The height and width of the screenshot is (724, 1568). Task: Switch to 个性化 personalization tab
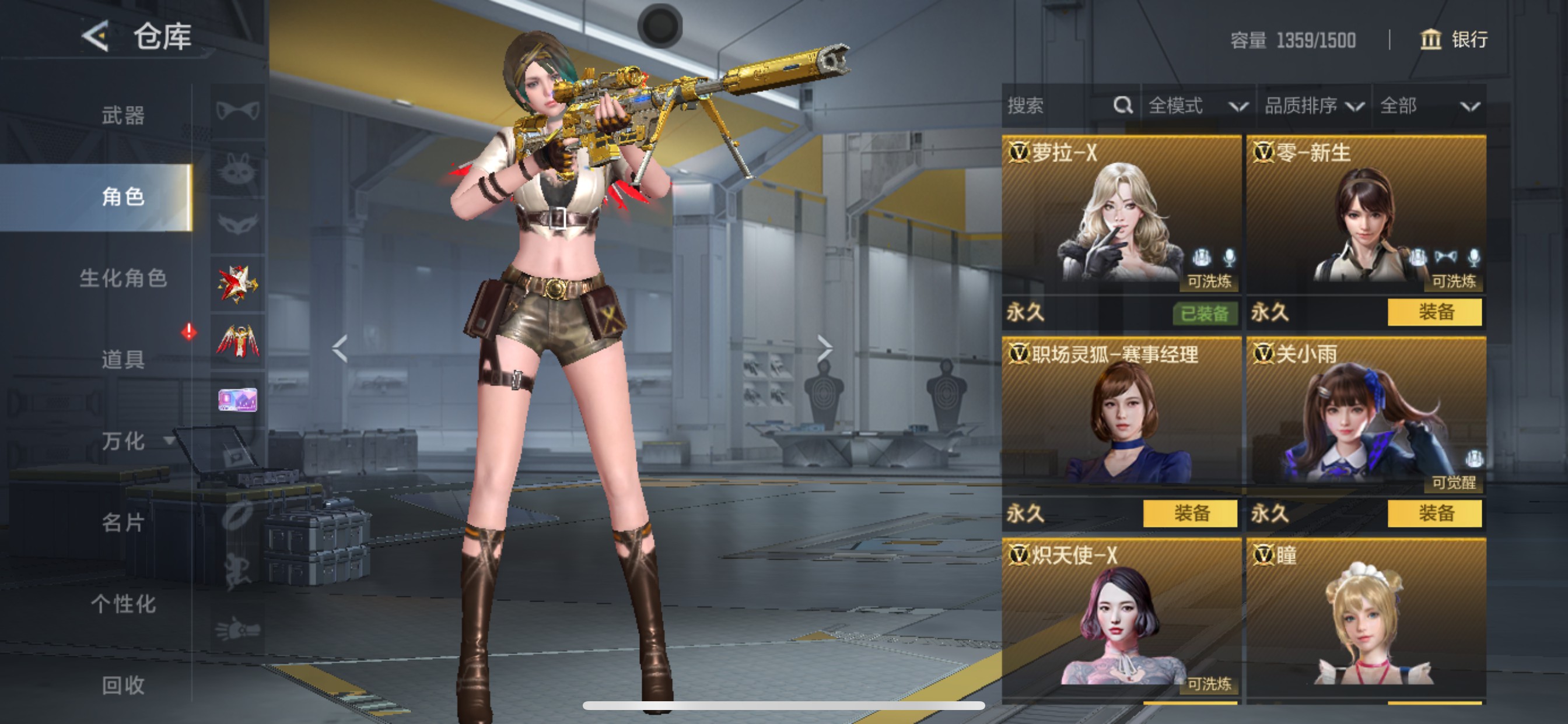(123, 603)
